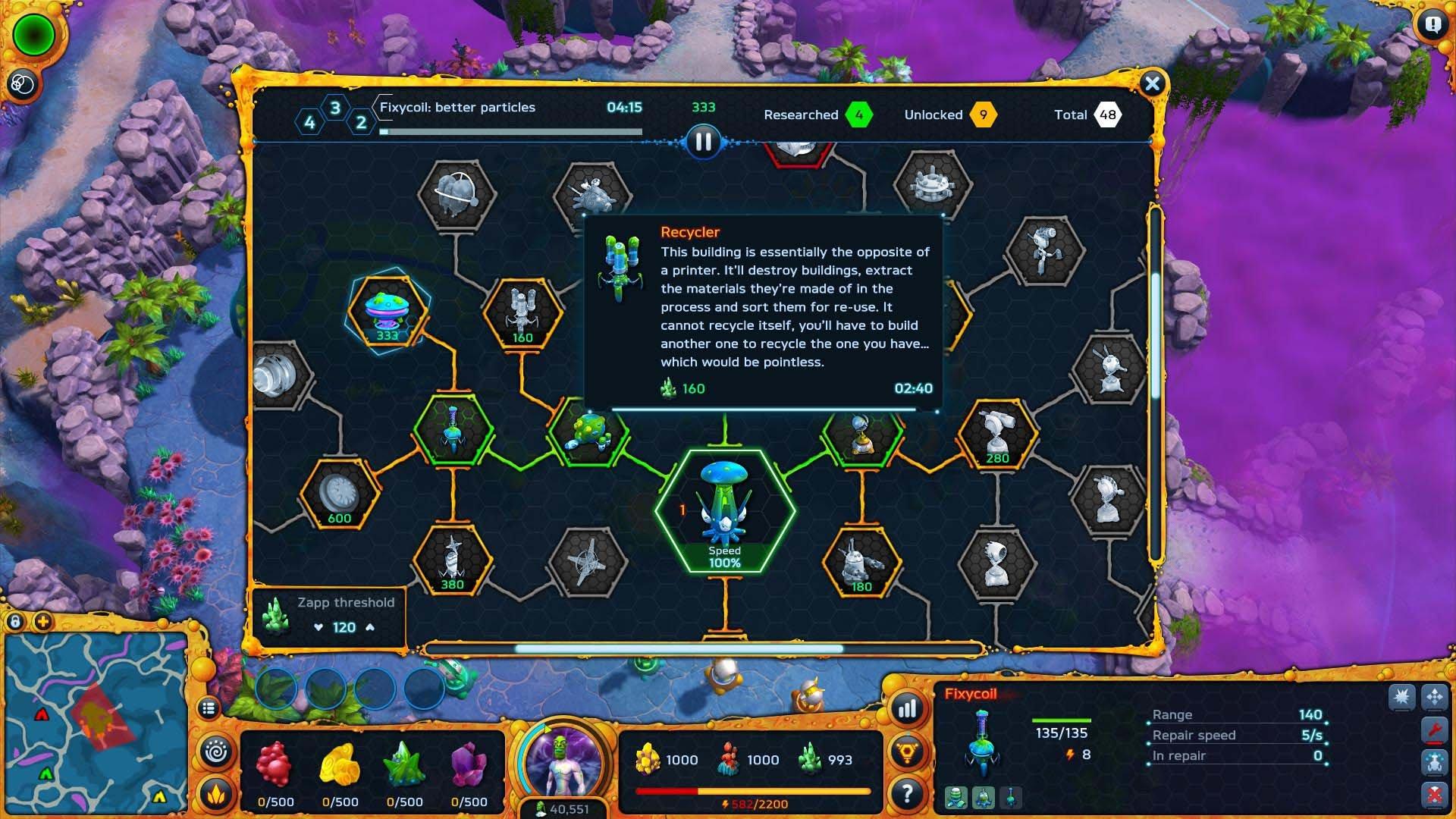Screen dimensions: 1456x819
Task: Activate the self-destruct explosion icon
Action: point(1401,695)
